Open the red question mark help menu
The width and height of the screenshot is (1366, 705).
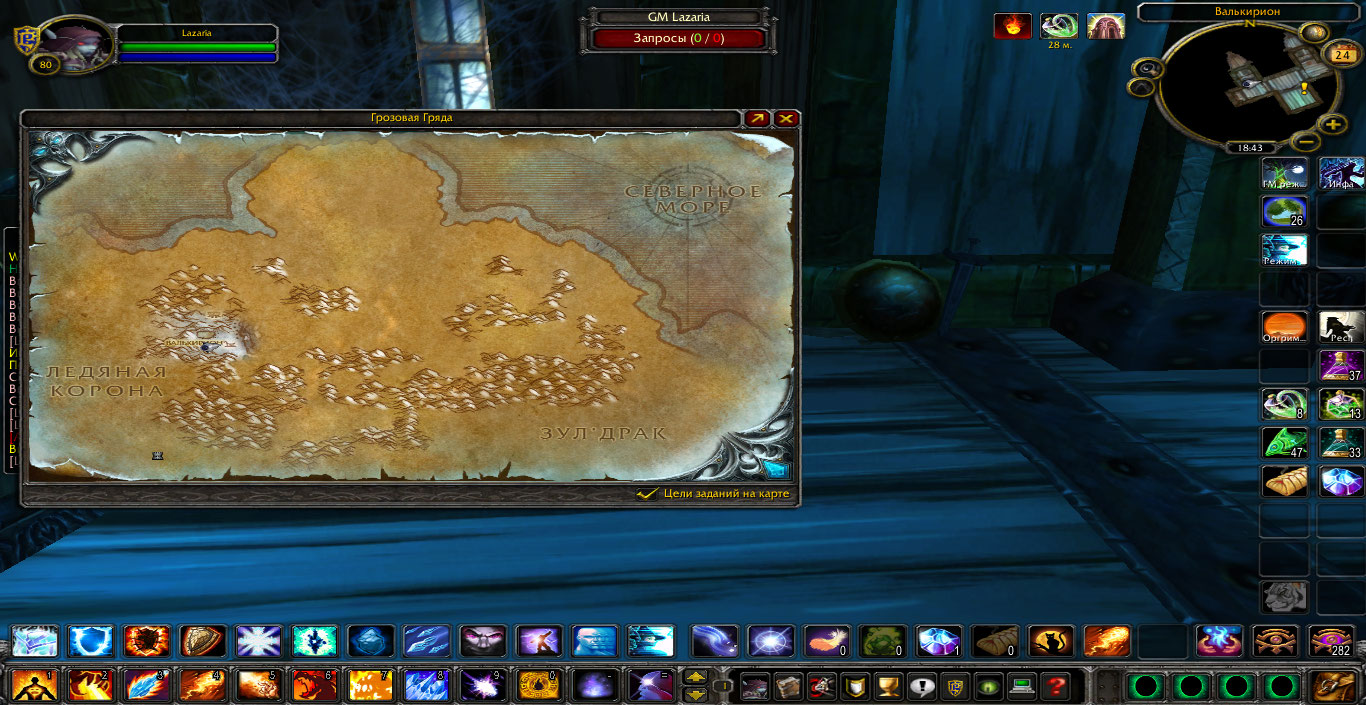(x=1054, y=686)
